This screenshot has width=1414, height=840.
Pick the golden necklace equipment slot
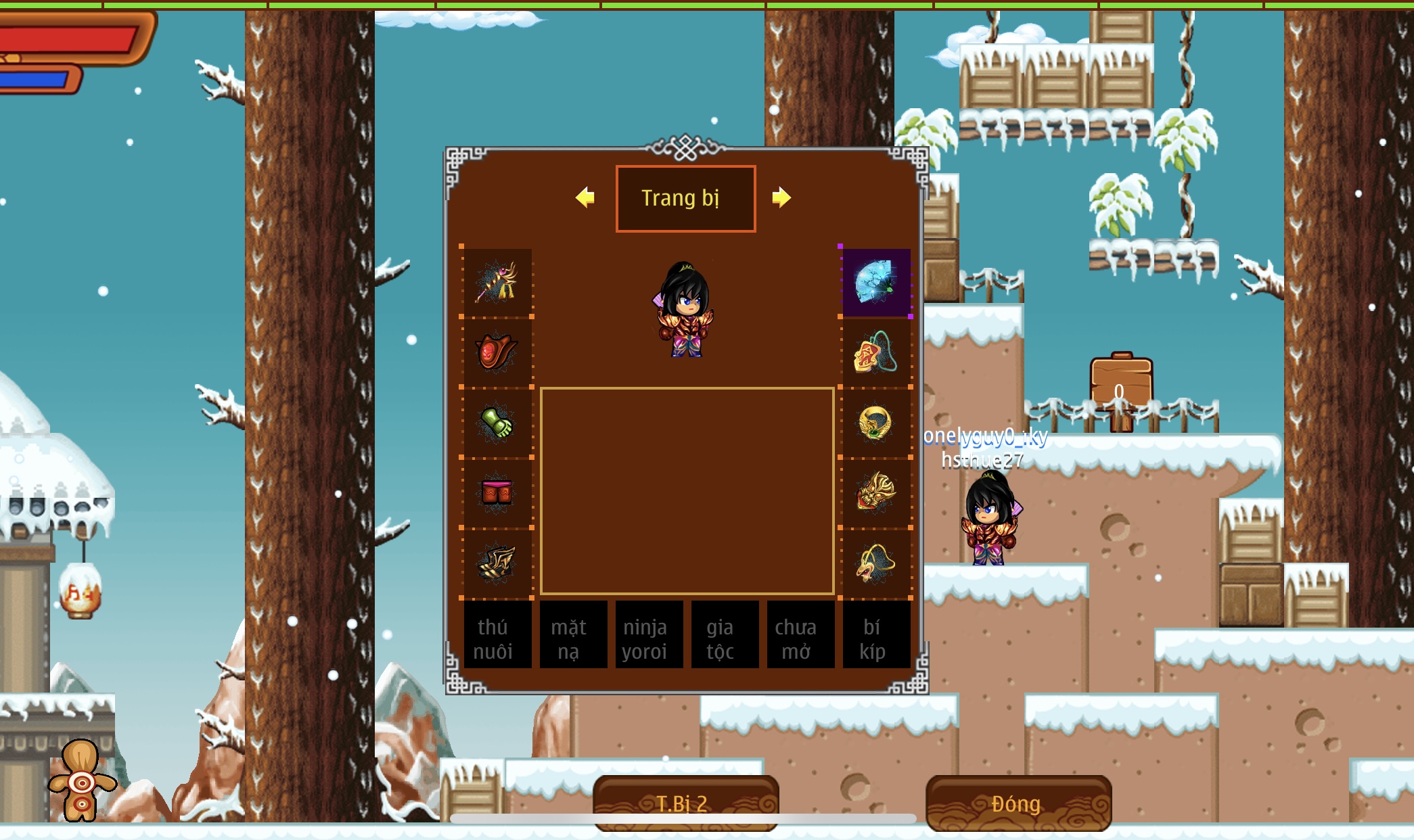876,563
